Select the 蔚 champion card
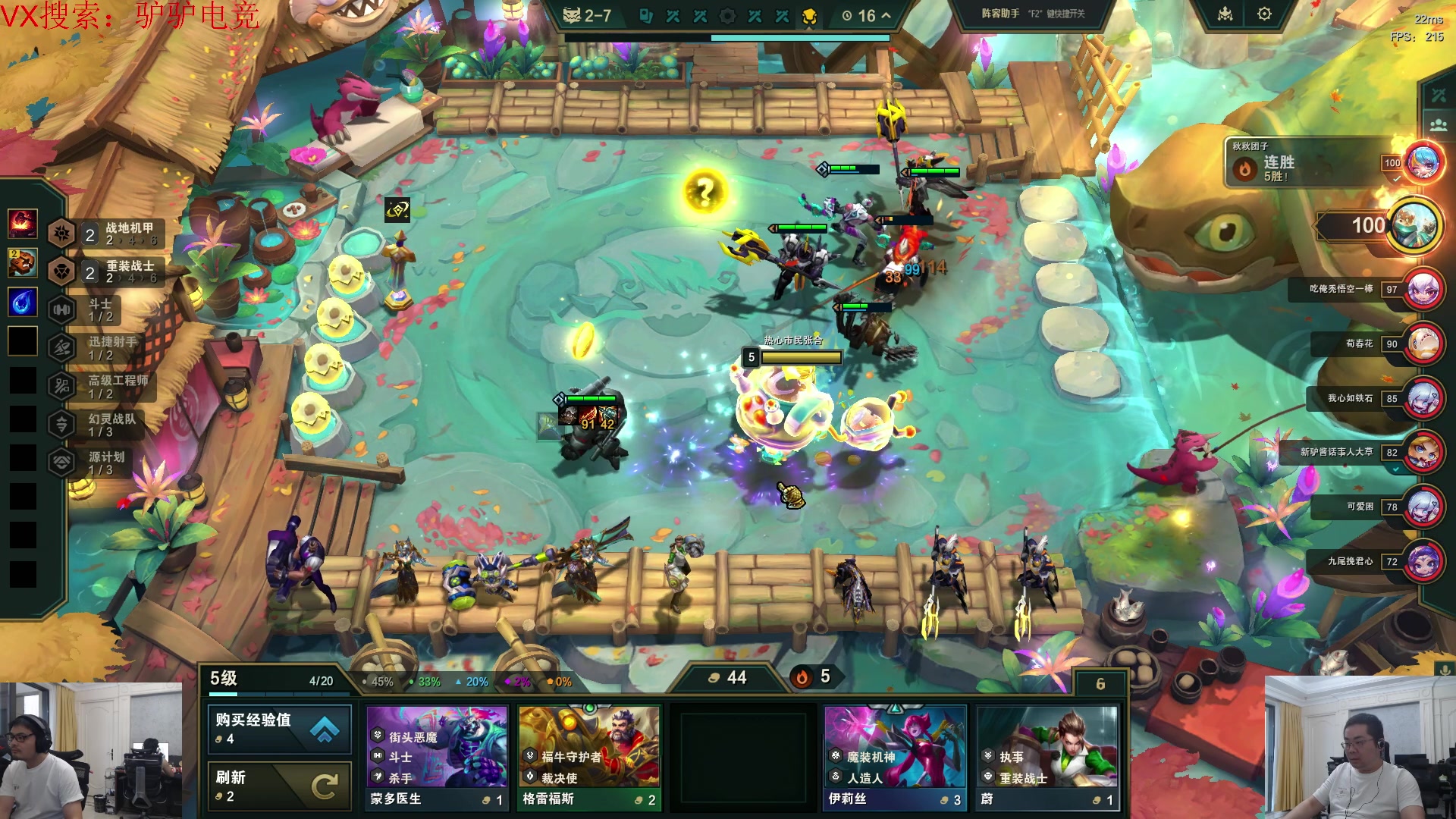This screenshot has width=1456, height=819. pyautogui.click(x=1047, y=757)
